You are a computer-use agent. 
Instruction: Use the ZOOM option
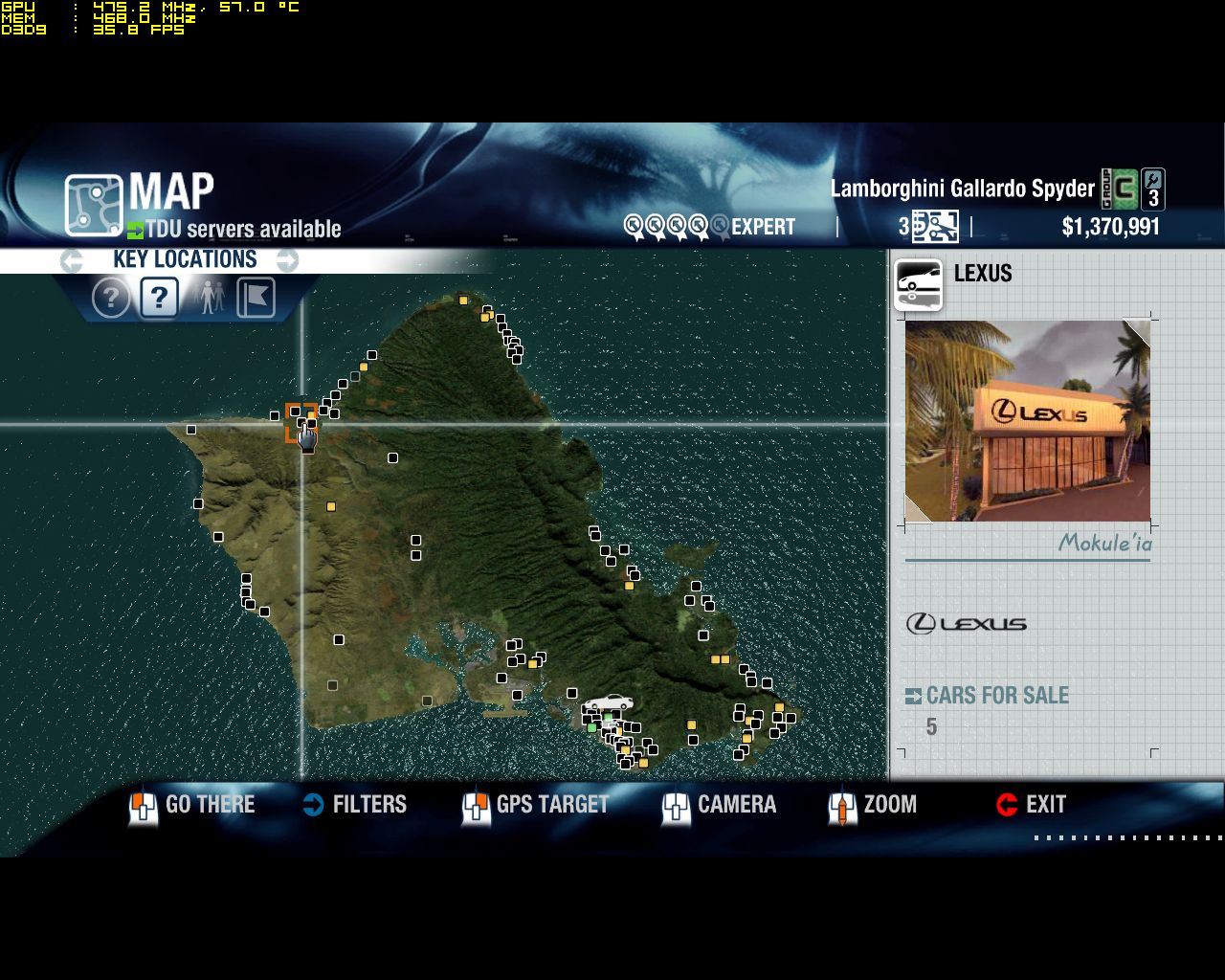pos(874,805)
